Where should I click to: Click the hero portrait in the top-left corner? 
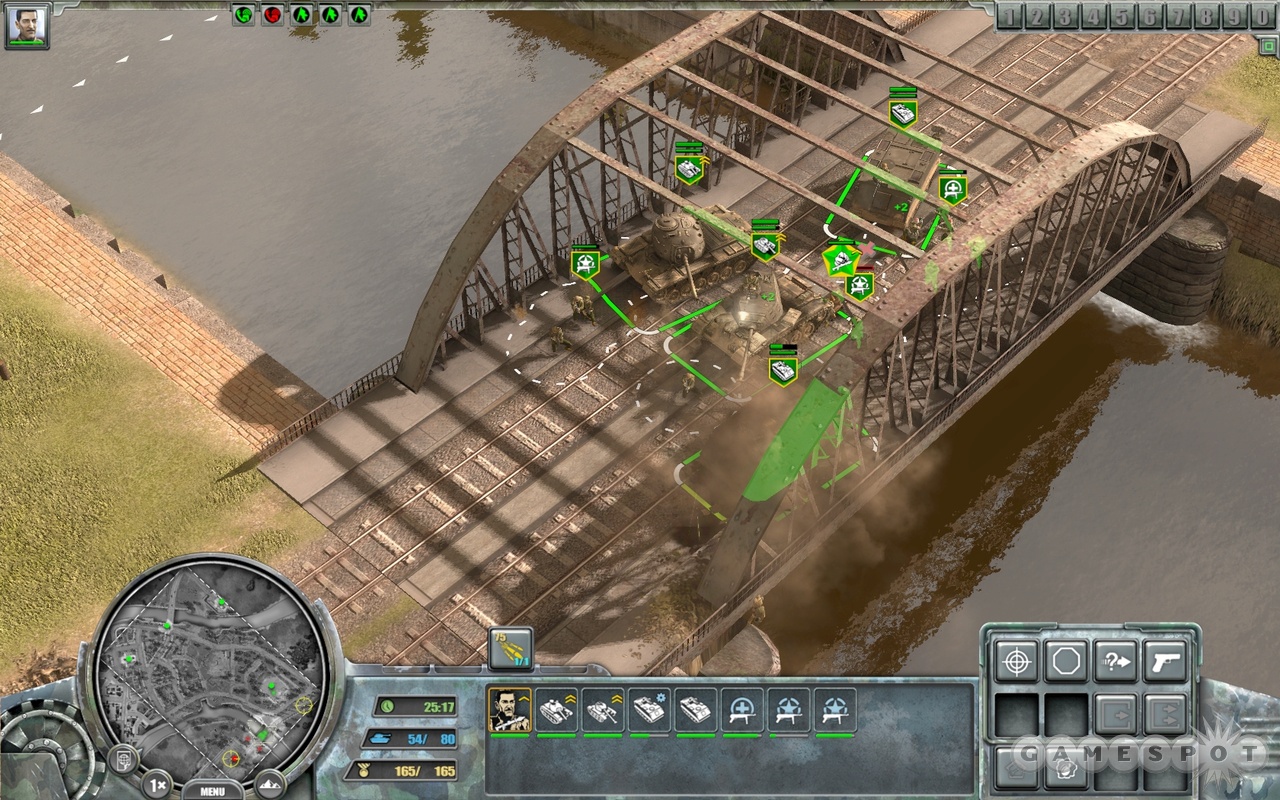tap(27, 25)
